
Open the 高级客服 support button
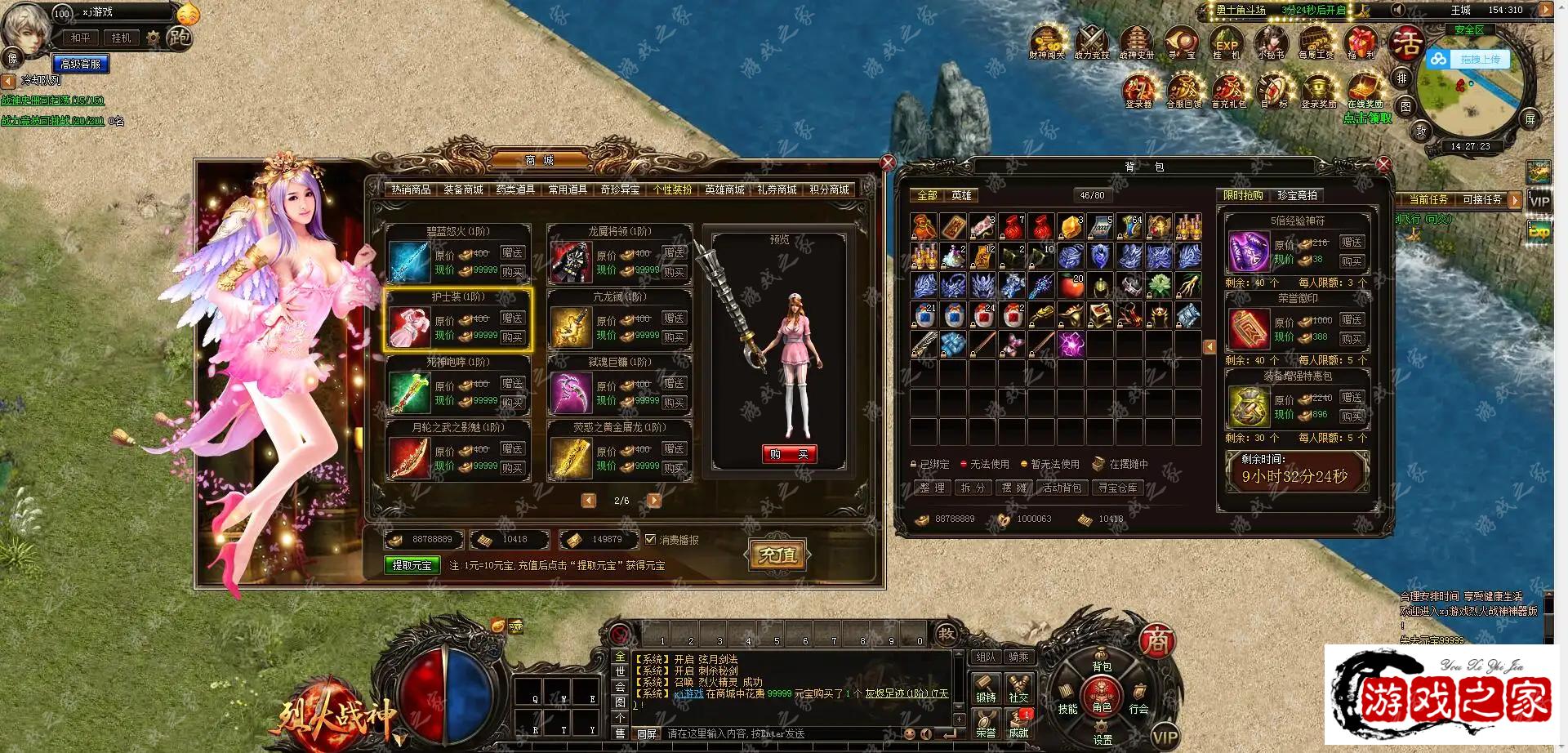tap(81, 64)
